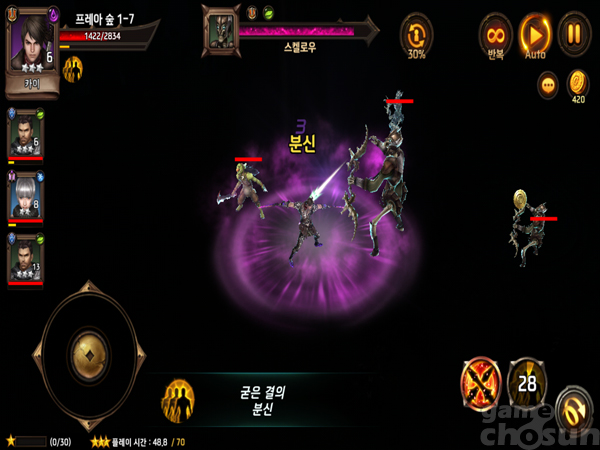This screenshot has height=450, width=600.
Task: Open the three-dots chat bubble button
Action: [x=548, y=85]
